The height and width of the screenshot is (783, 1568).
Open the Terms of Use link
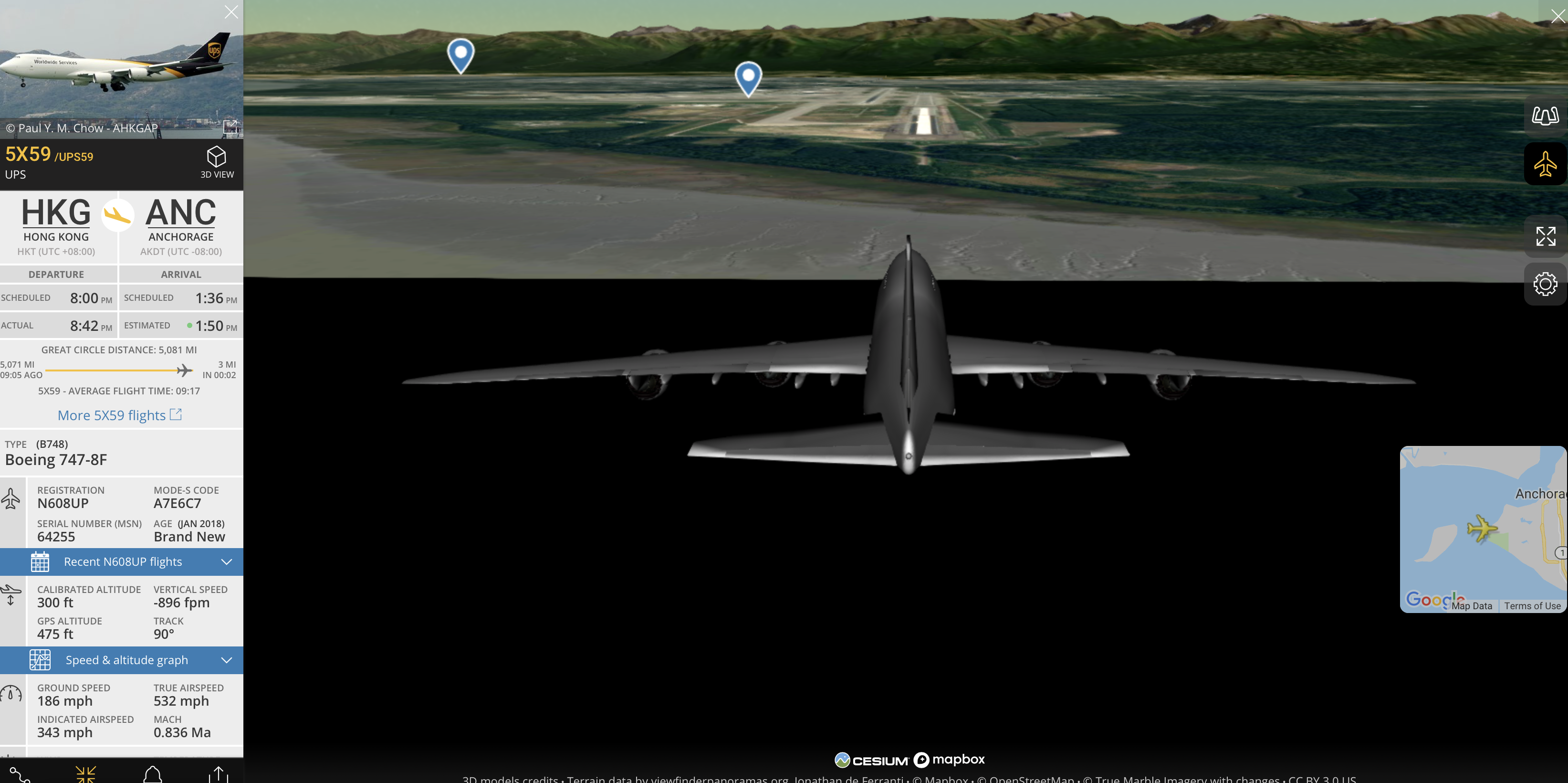pyautogui.click(x=1532, y=606)
